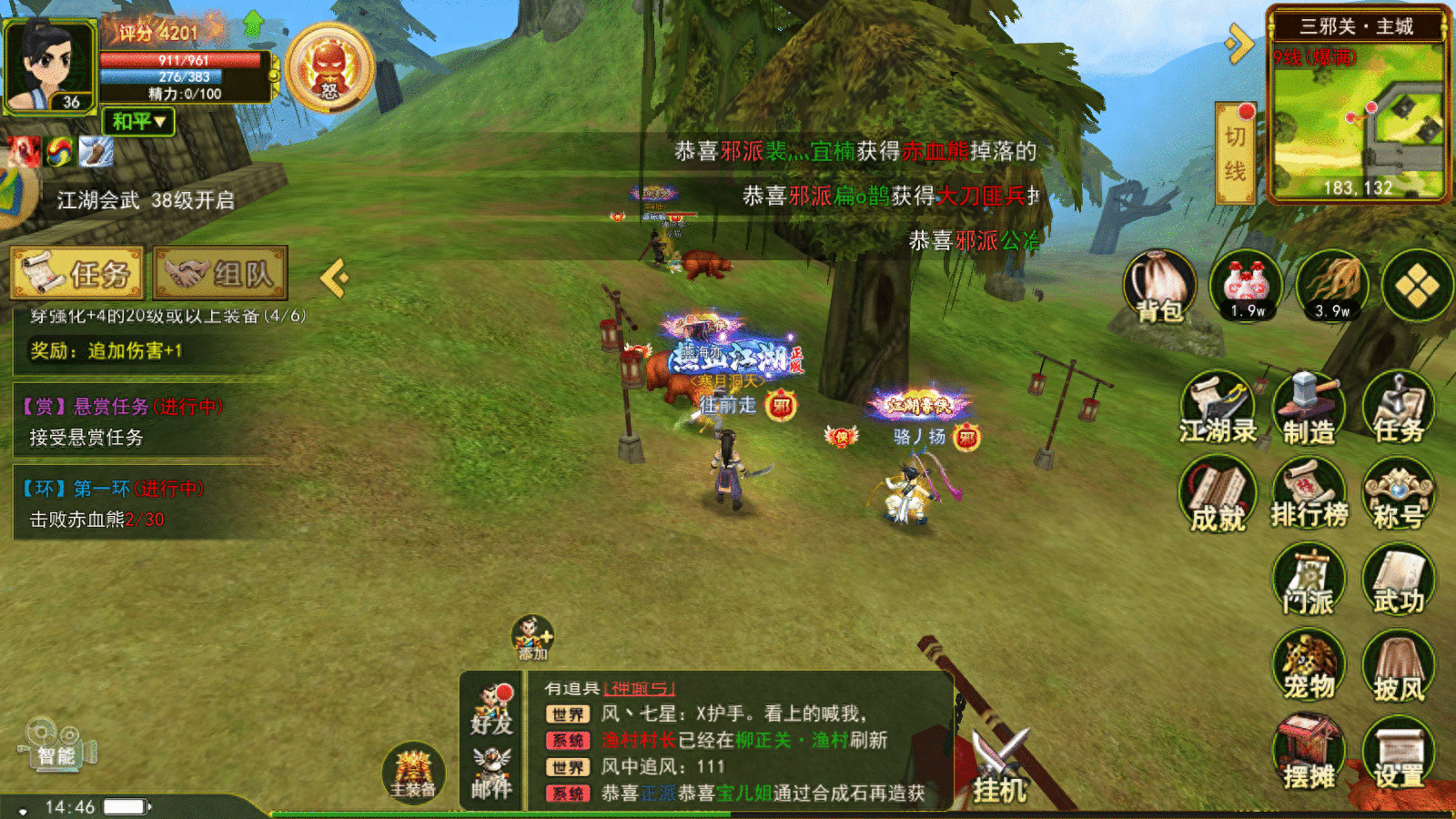Open the 门派 sect menu
The height and width of the screenshot is (819, 1456).
[x=1309, y=581]
